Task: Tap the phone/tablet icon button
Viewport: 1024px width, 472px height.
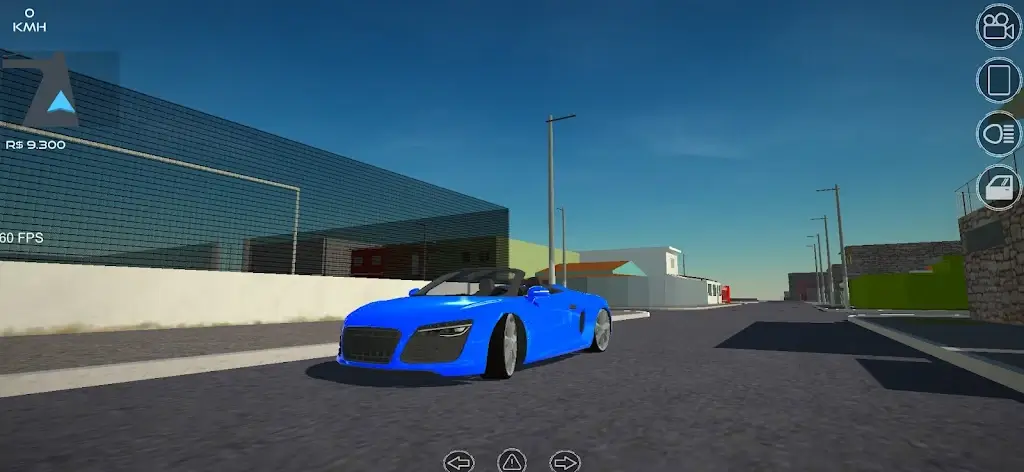Action: [x=998, y=80]
